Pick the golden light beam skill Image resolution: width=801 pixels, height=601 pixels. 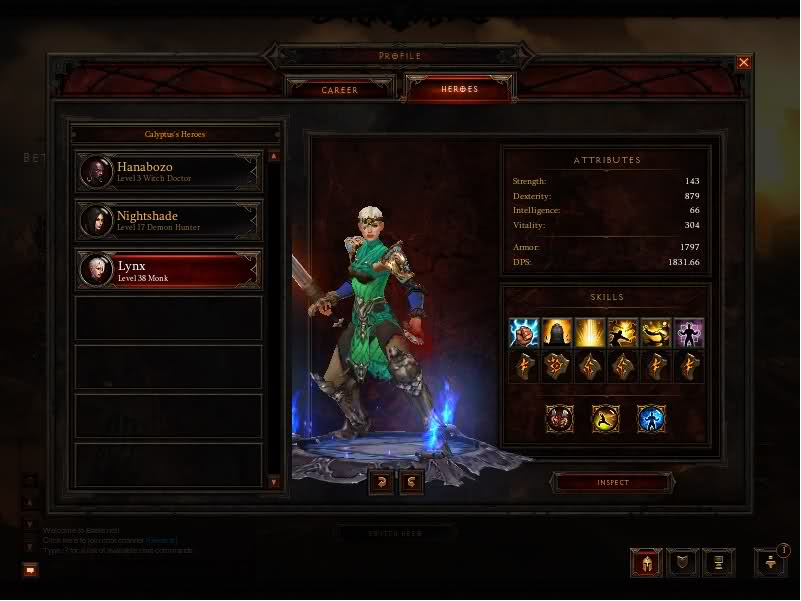click(x=590, y=333)
